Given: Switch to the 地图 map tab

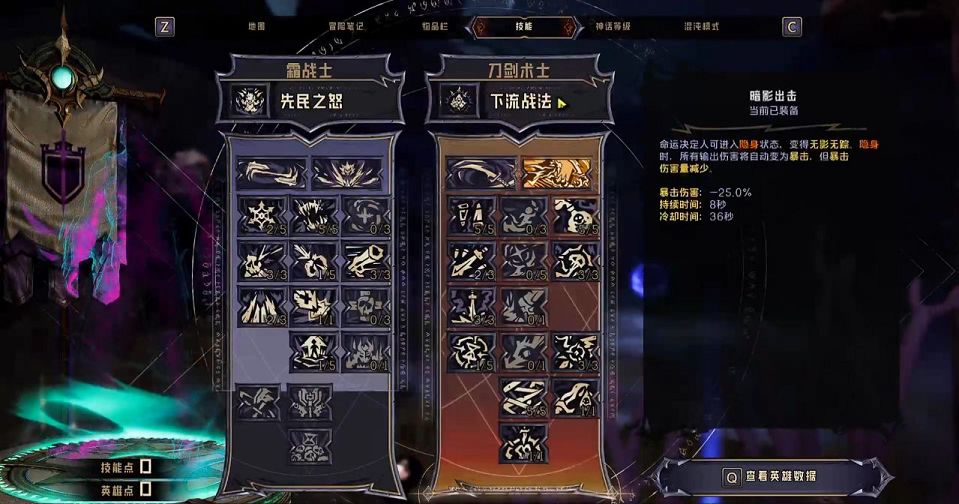Looking at the screenshot, I should point(255,27).
